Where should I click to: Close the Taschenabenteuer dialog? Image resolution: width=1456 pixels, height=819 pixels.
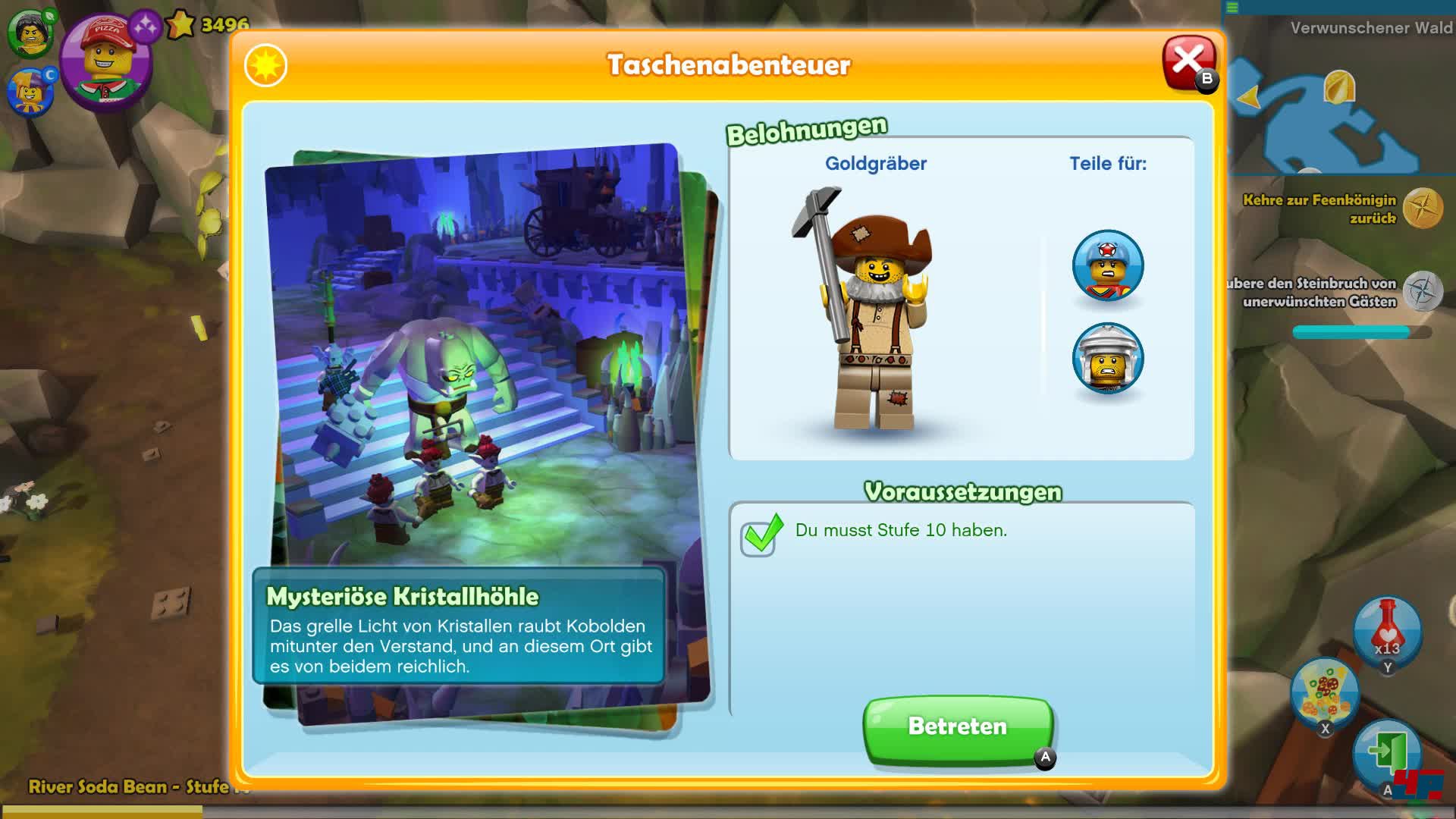[1190, 59]
